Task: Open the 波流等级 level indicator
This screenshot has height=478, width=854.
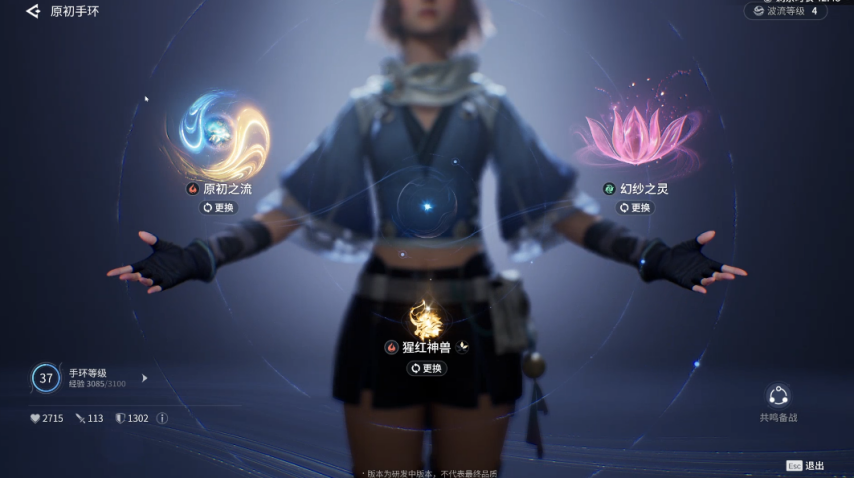Action: 786,12
